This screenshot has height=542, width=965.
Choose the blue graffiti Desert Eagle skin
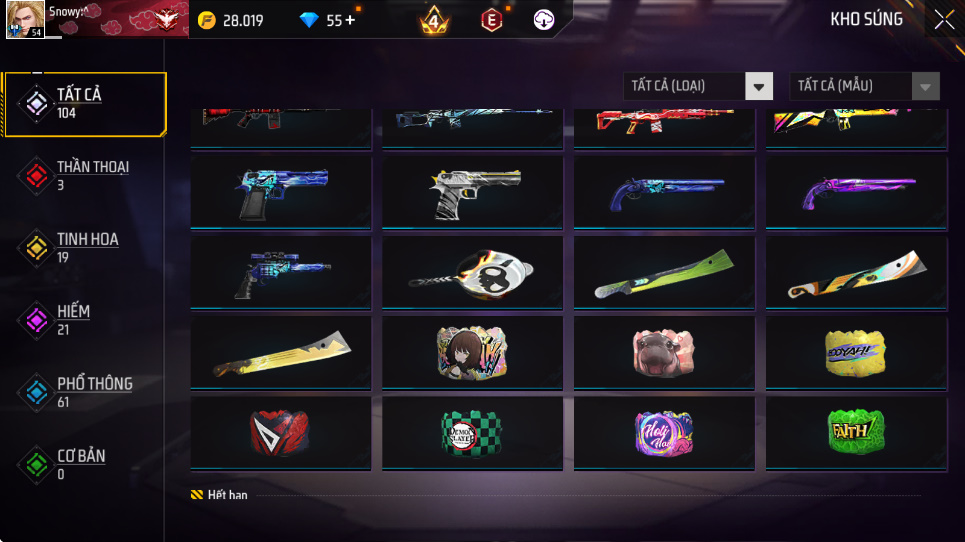tap(277, 191)
